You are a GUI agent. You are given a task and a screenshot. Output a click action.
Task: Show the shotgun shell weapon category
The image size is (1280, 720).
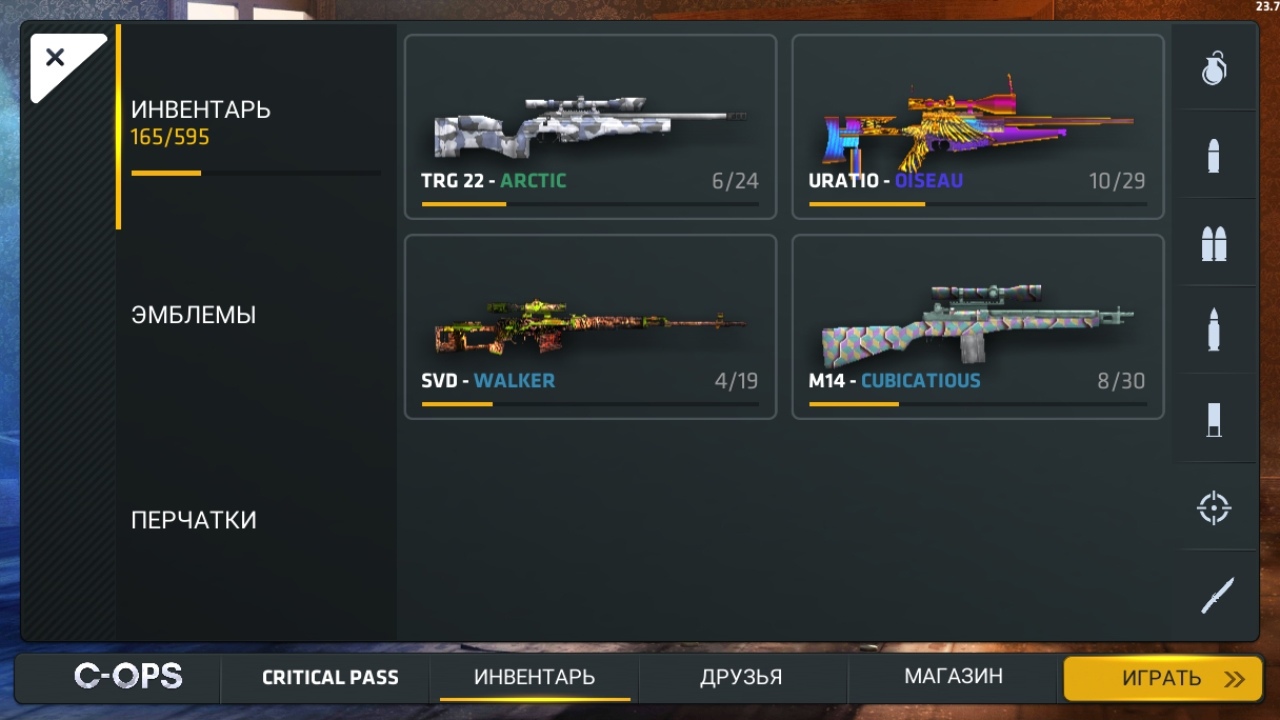tap(1214, 420)
